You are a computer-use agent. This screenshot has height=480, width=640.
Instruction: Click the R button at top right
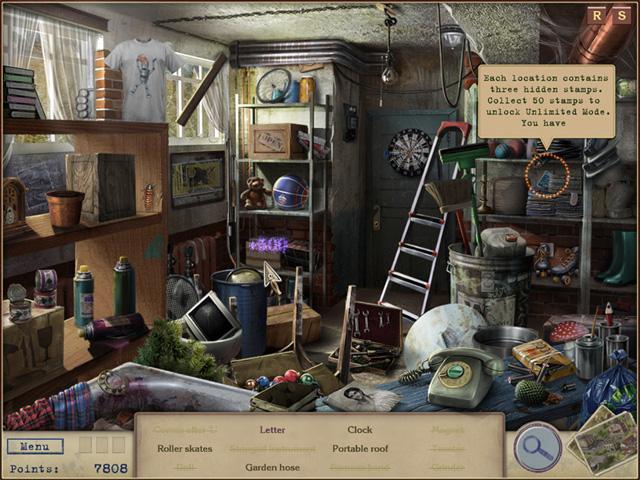coord(596,14)
